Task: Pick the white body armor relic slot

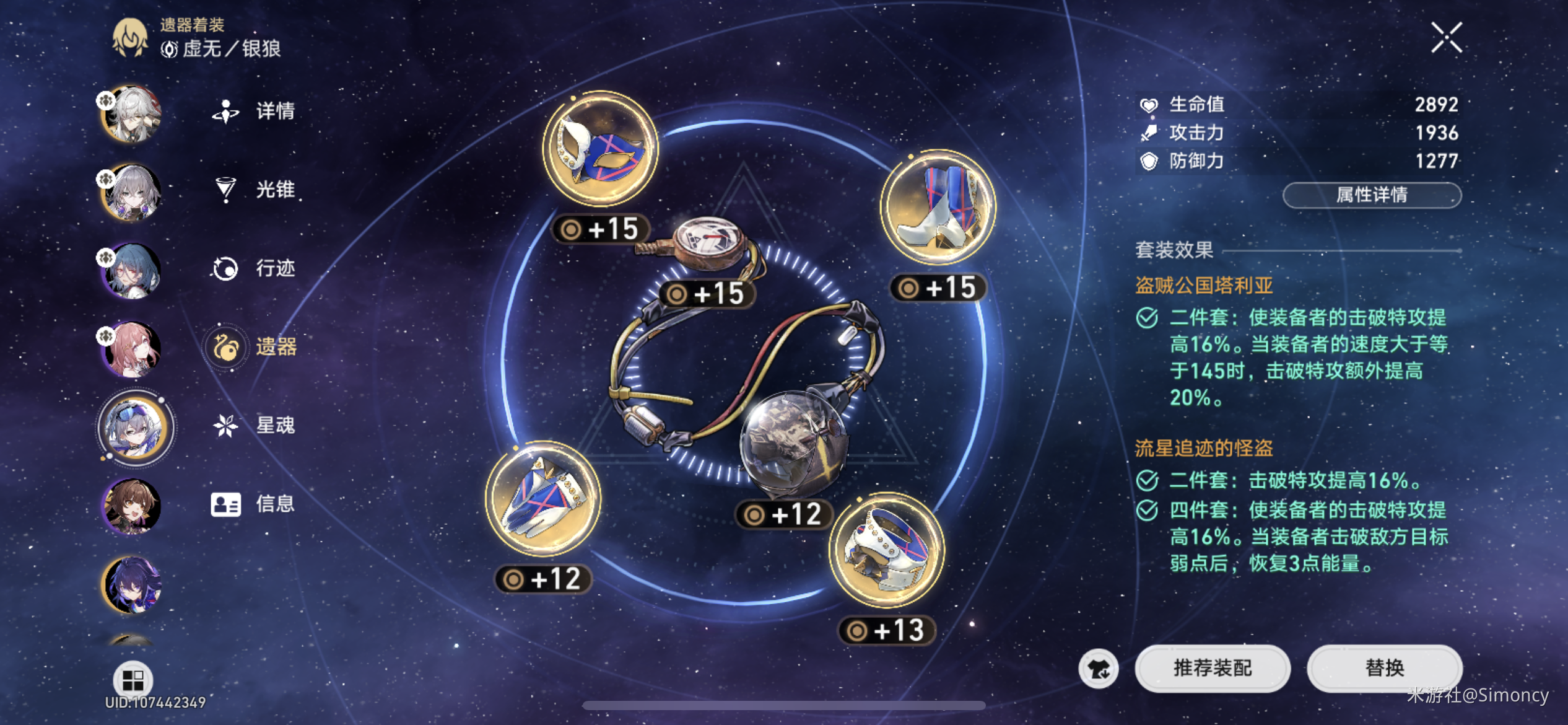Action: 887,550
